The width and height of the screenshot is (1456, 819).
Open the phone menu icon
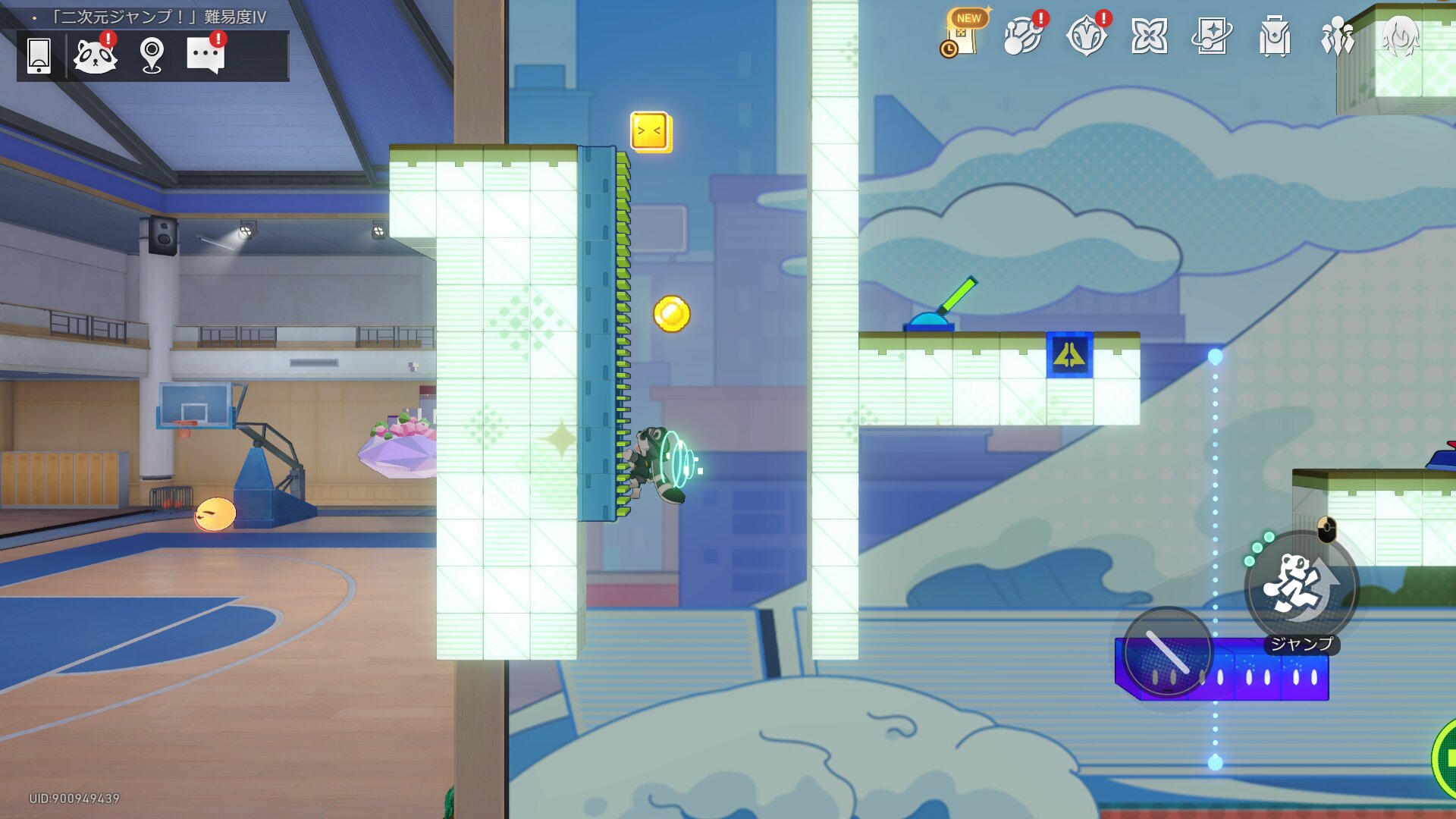39,55
